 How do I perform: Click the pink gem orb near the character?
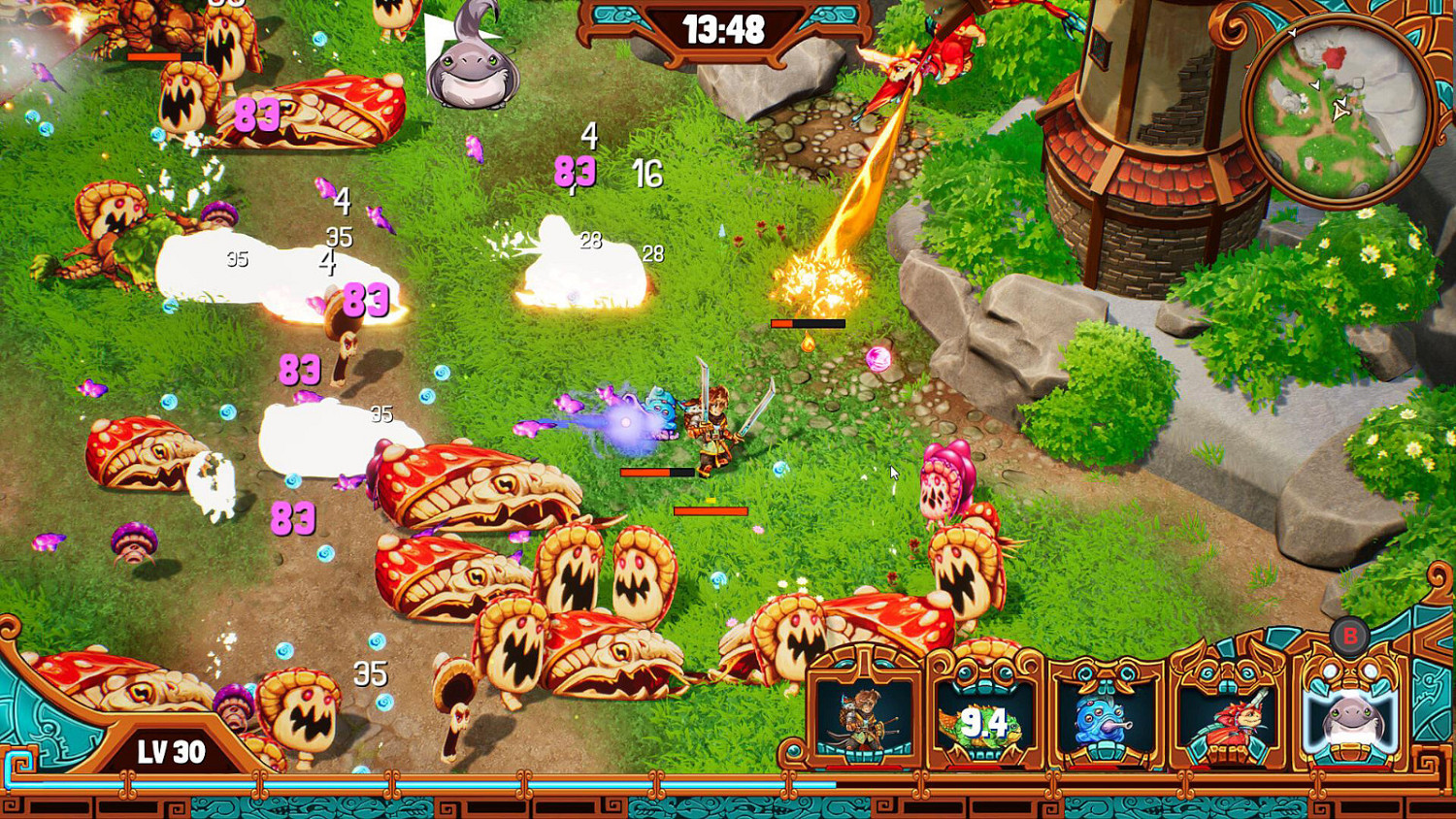(878, 355)
